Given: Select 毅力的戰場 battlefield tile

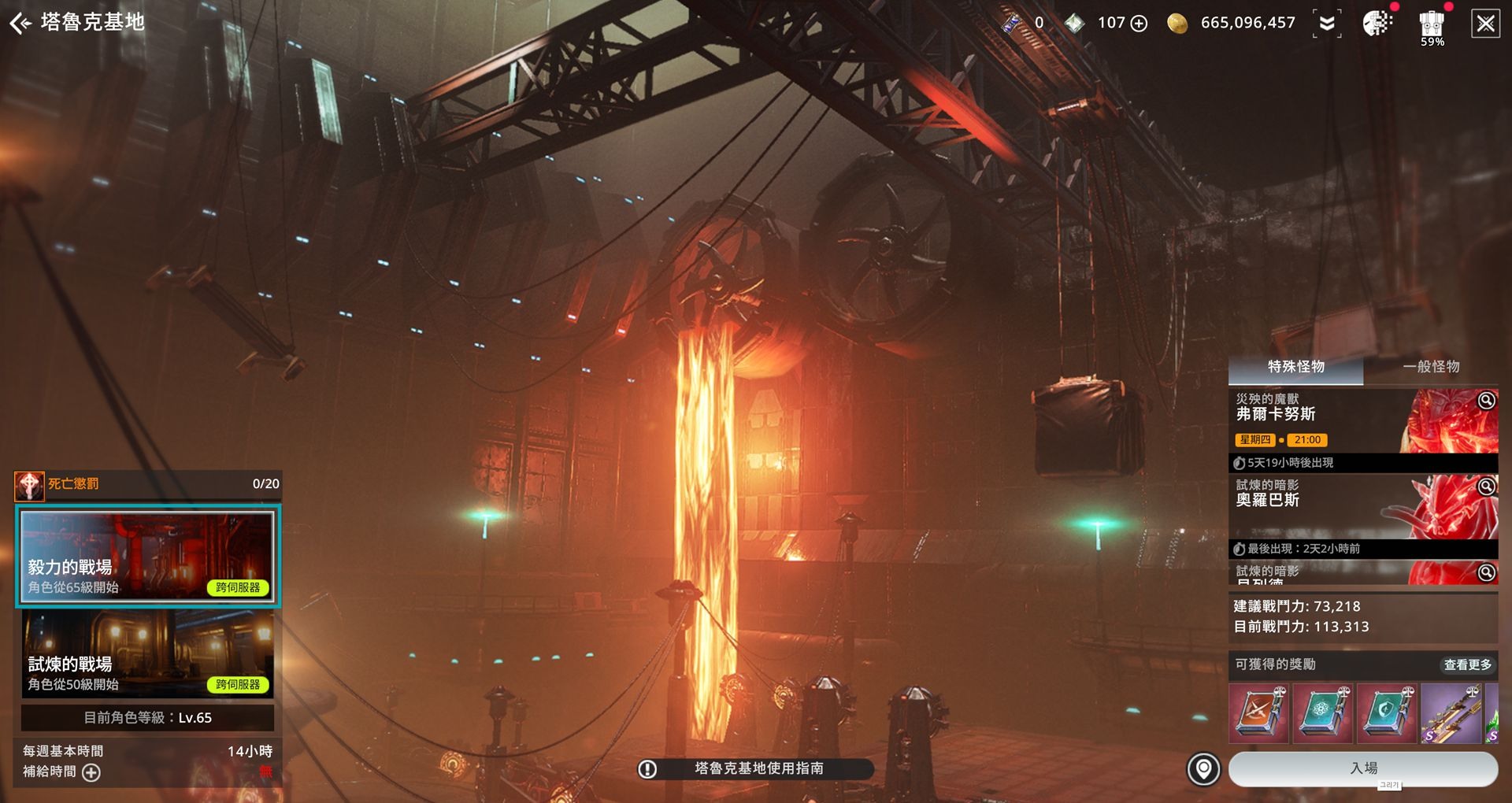Looking at the screenshot, I should (x=147, y=556).
